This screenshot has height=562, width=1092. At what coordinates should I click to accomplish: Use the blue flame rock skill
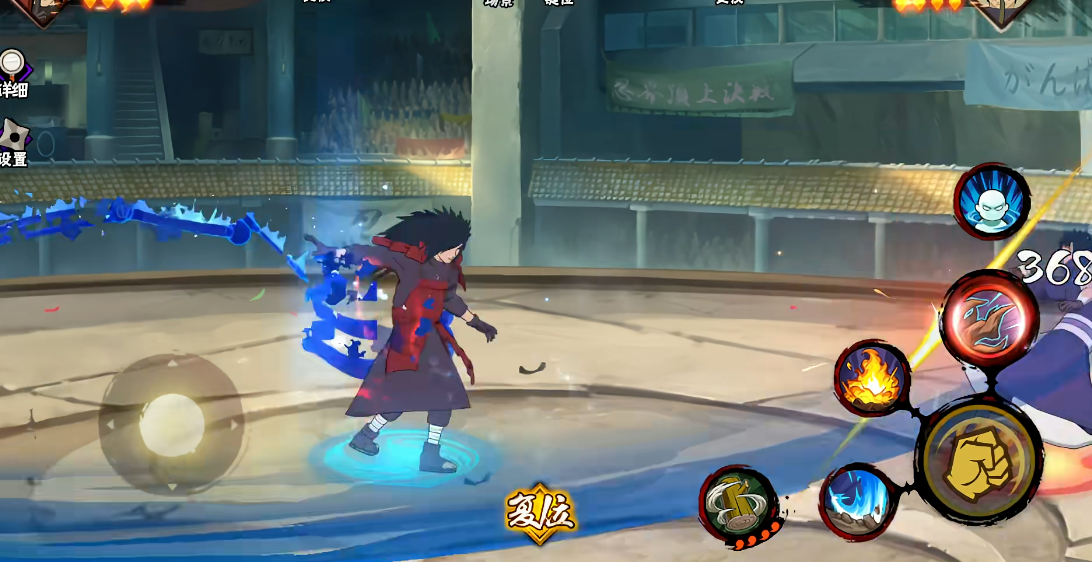(857, 501)
